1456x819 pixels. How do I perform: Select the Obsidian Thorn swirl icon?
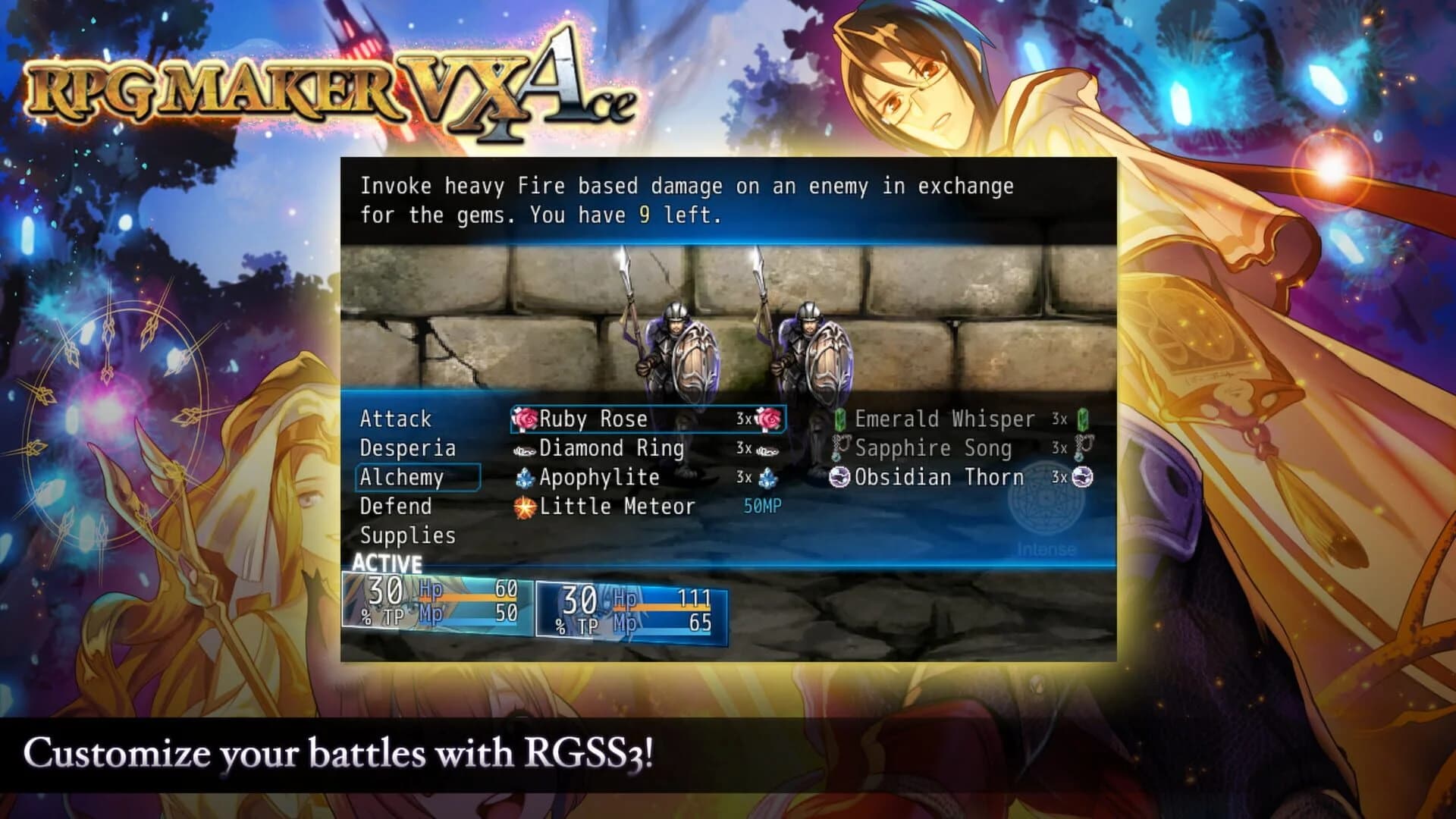[838, 478]
